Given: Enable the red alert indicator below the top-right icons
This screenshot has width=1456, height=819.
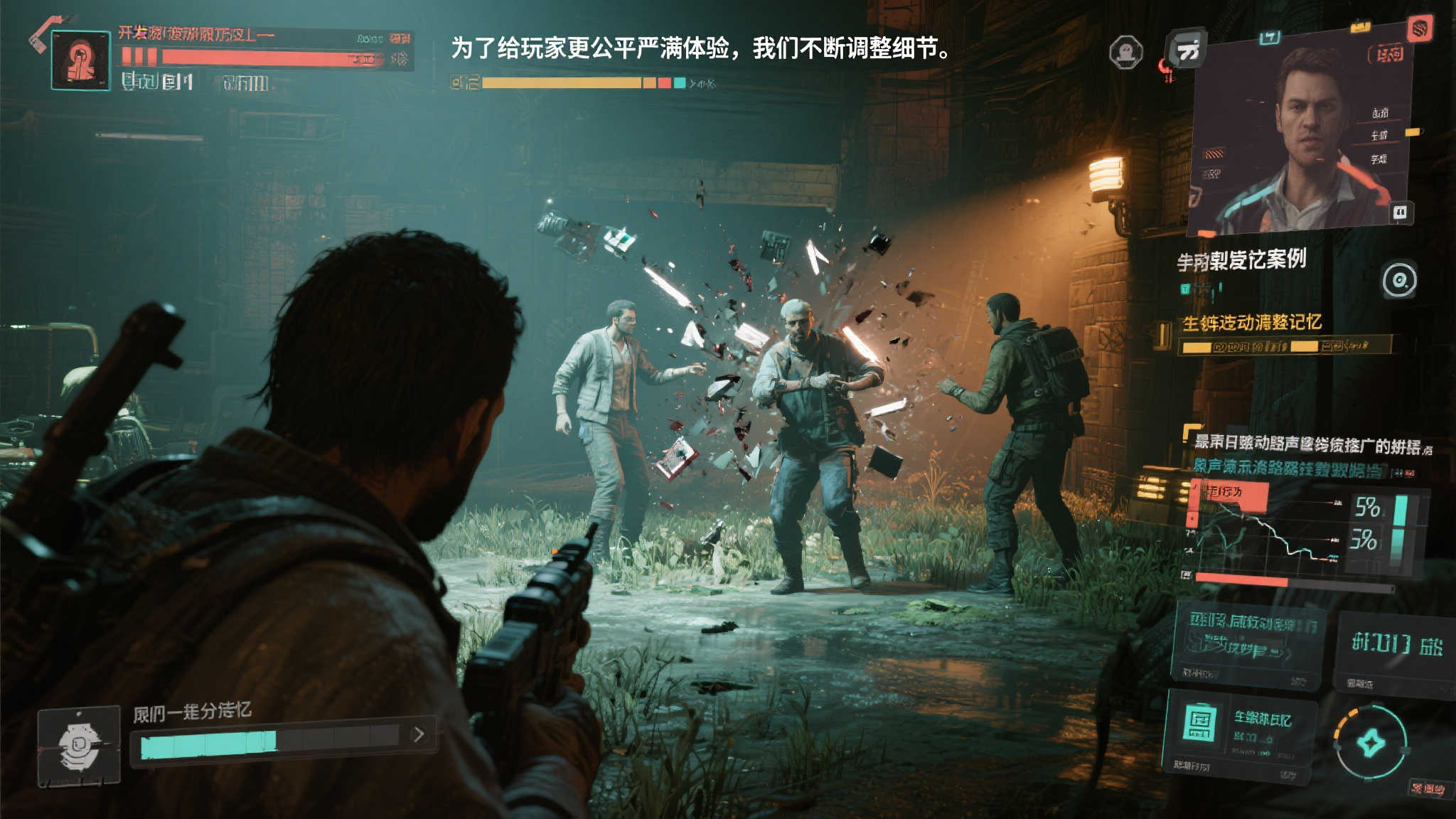Looking at the screenshot, I should pos(1165,70).
